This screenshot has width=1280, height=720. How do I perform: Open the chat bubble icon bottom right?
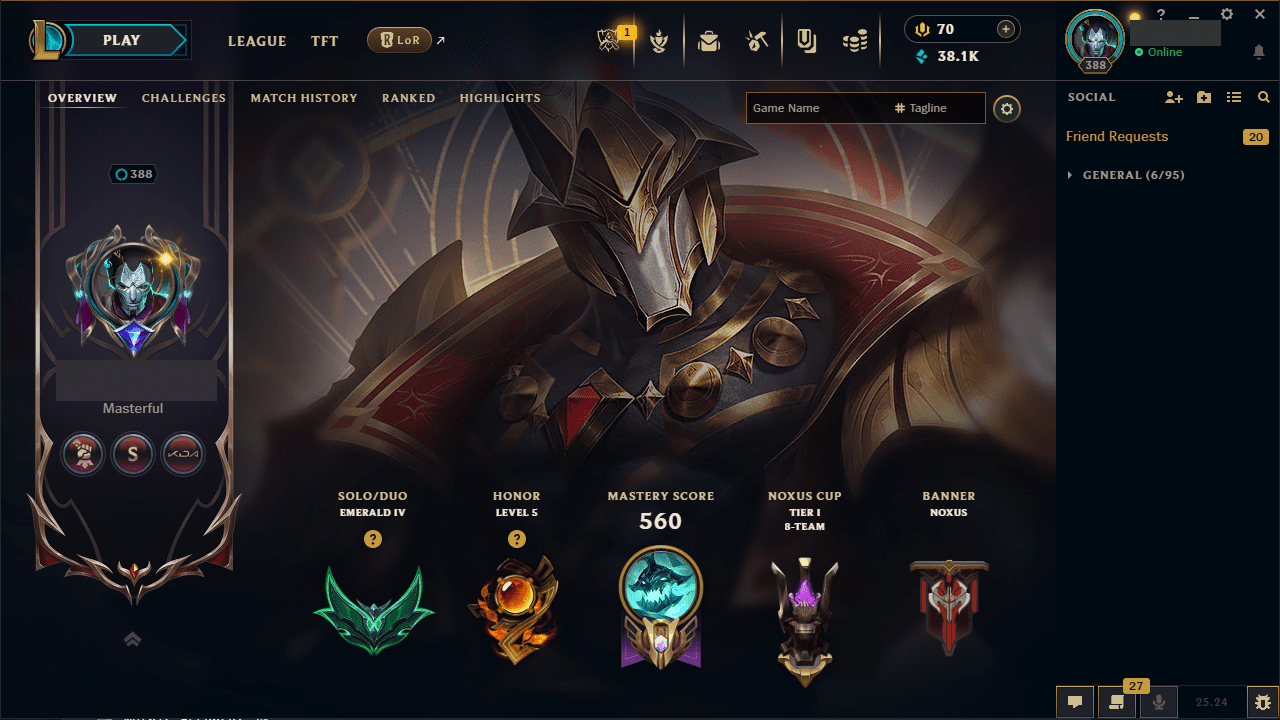coord(1075,701)
